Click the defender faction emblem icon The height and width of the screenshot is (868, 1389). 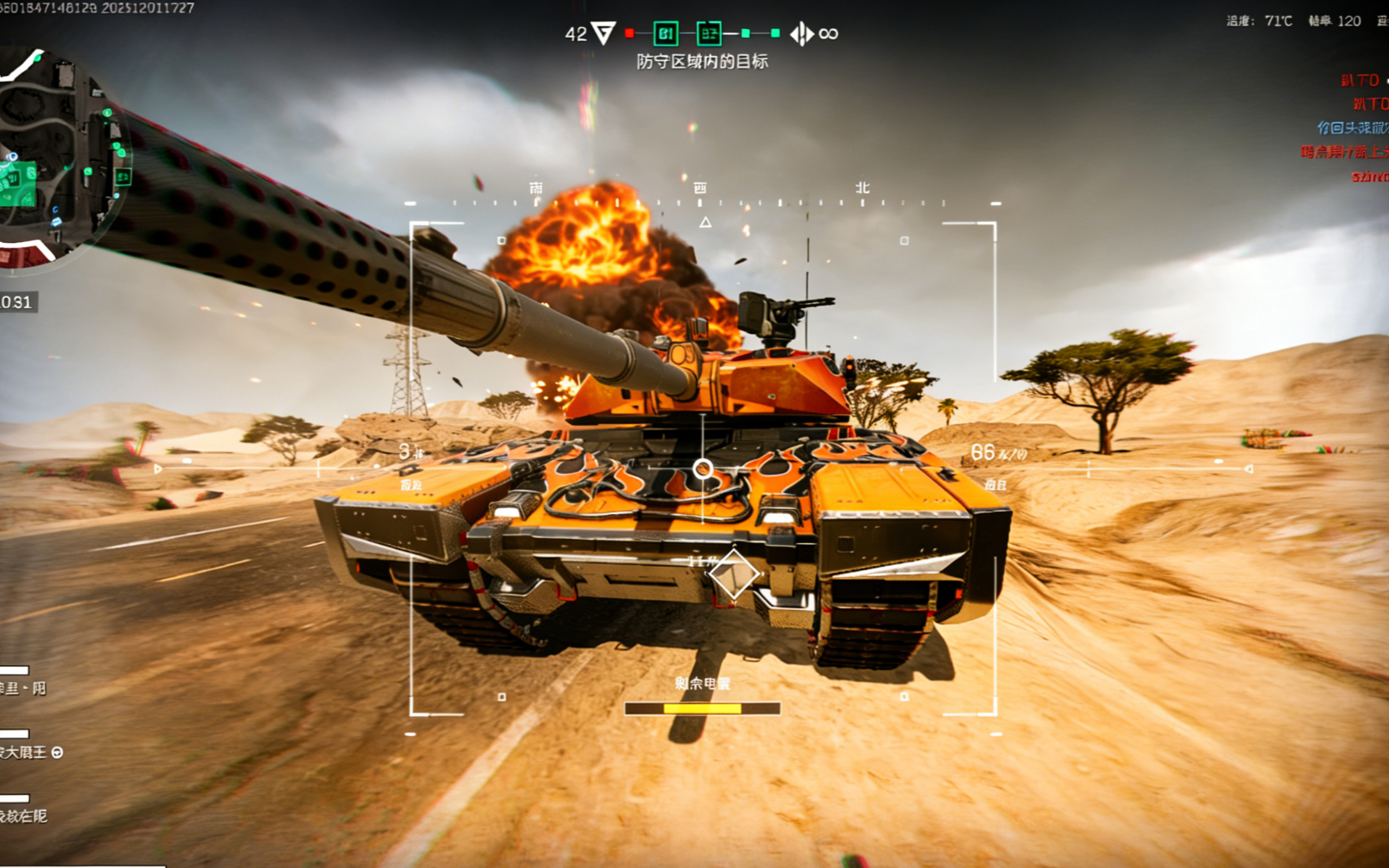(801, 34)
